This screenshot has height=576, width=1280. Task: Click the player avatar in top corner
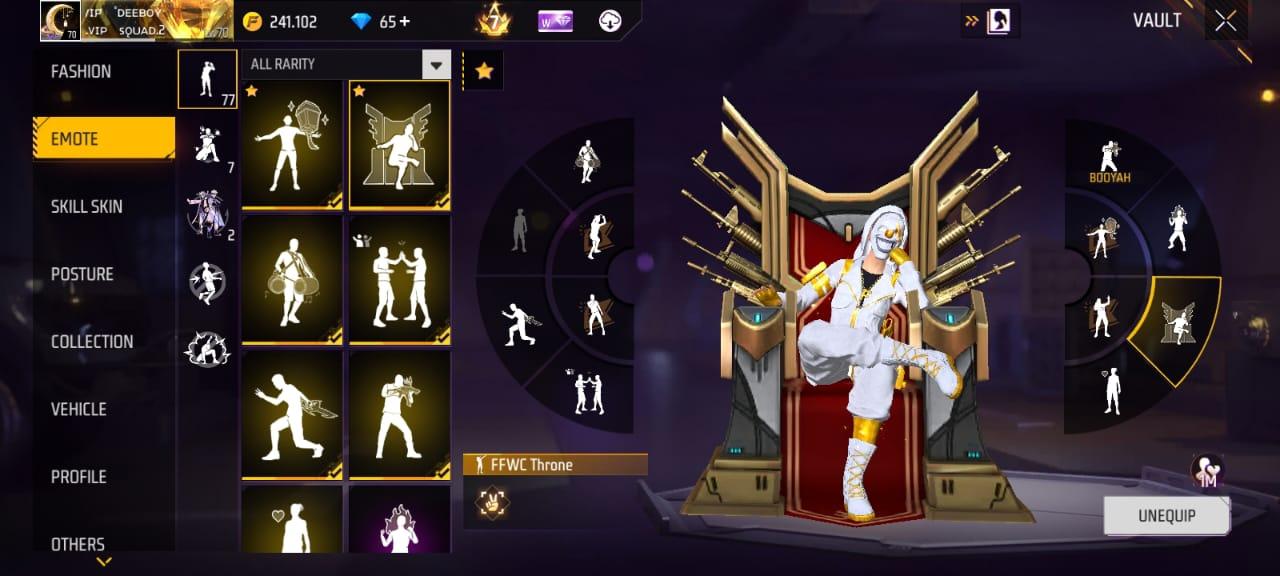pos(60,21)
